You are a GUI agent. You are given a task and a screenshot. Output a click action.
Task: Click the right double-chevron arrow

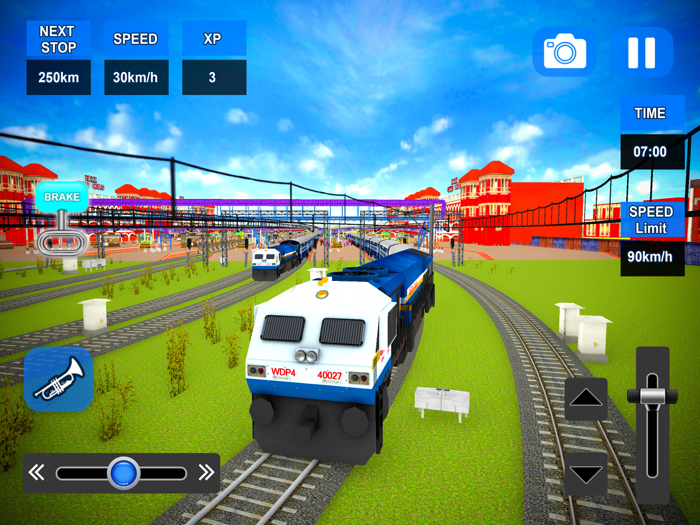click(206, 473)
